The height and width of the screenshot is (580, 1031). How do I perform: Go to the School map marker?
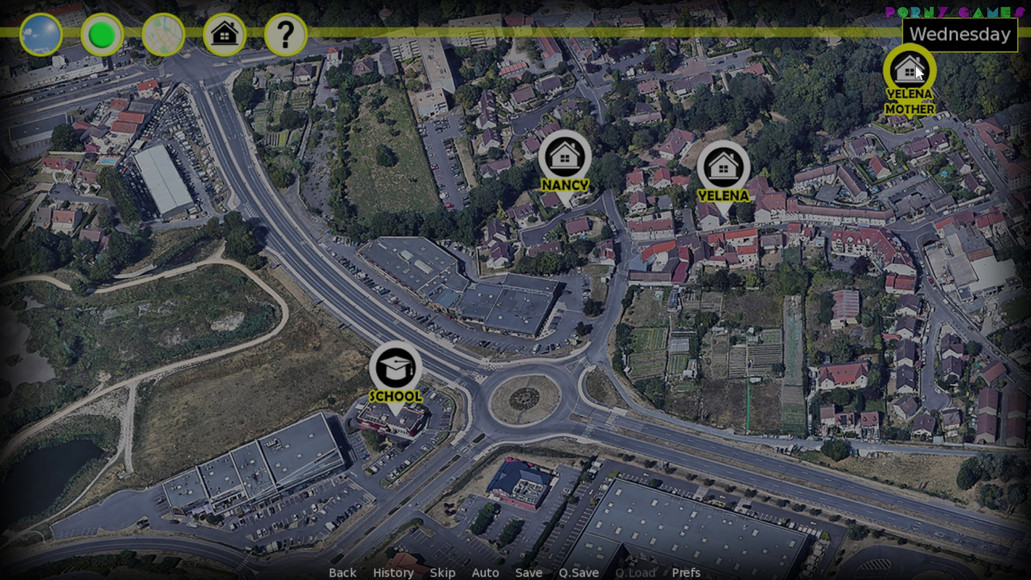[395, 368]
